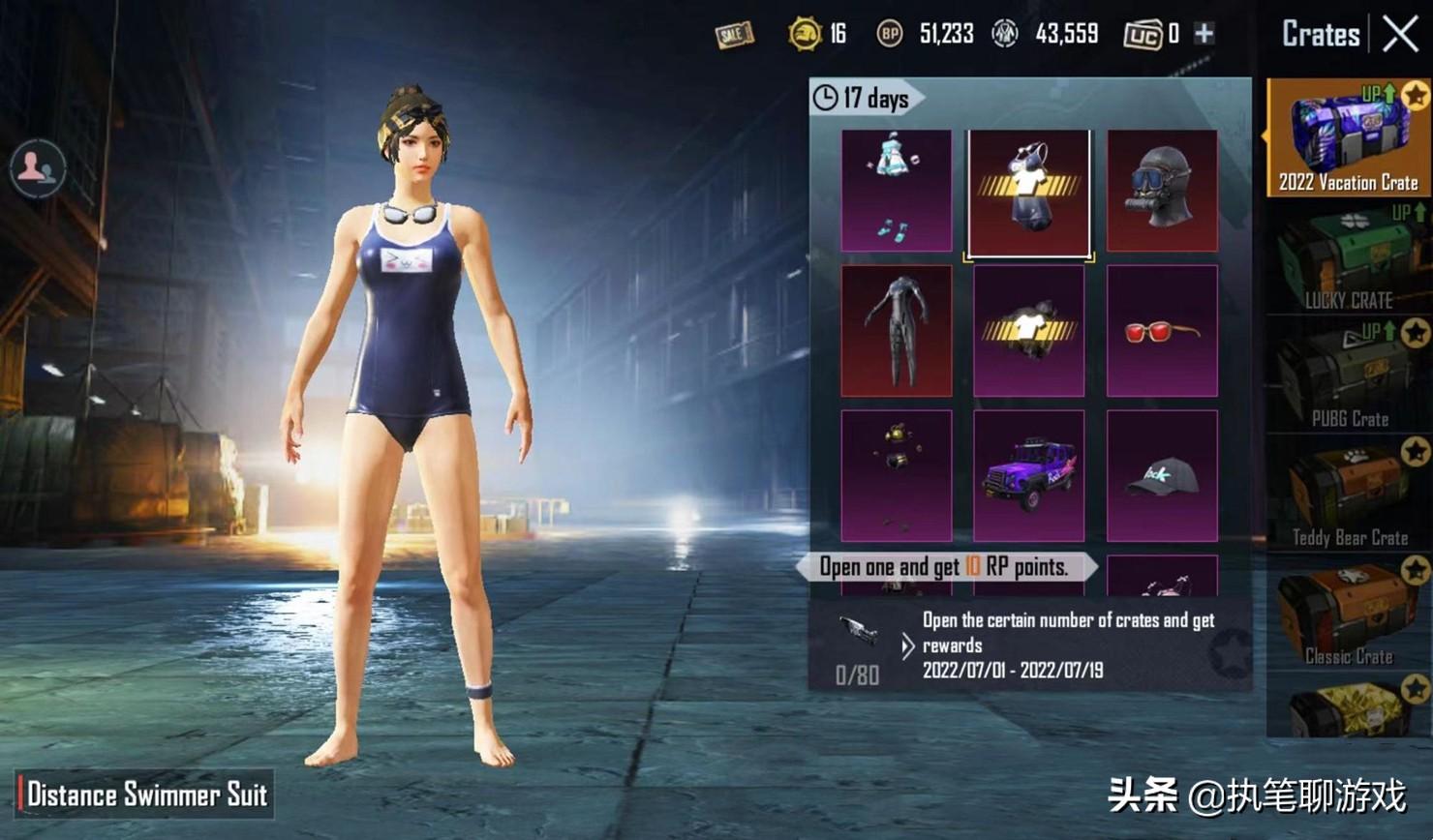Select the Classic Crate
The image size is (1433, 840).
pos(1348,615)
